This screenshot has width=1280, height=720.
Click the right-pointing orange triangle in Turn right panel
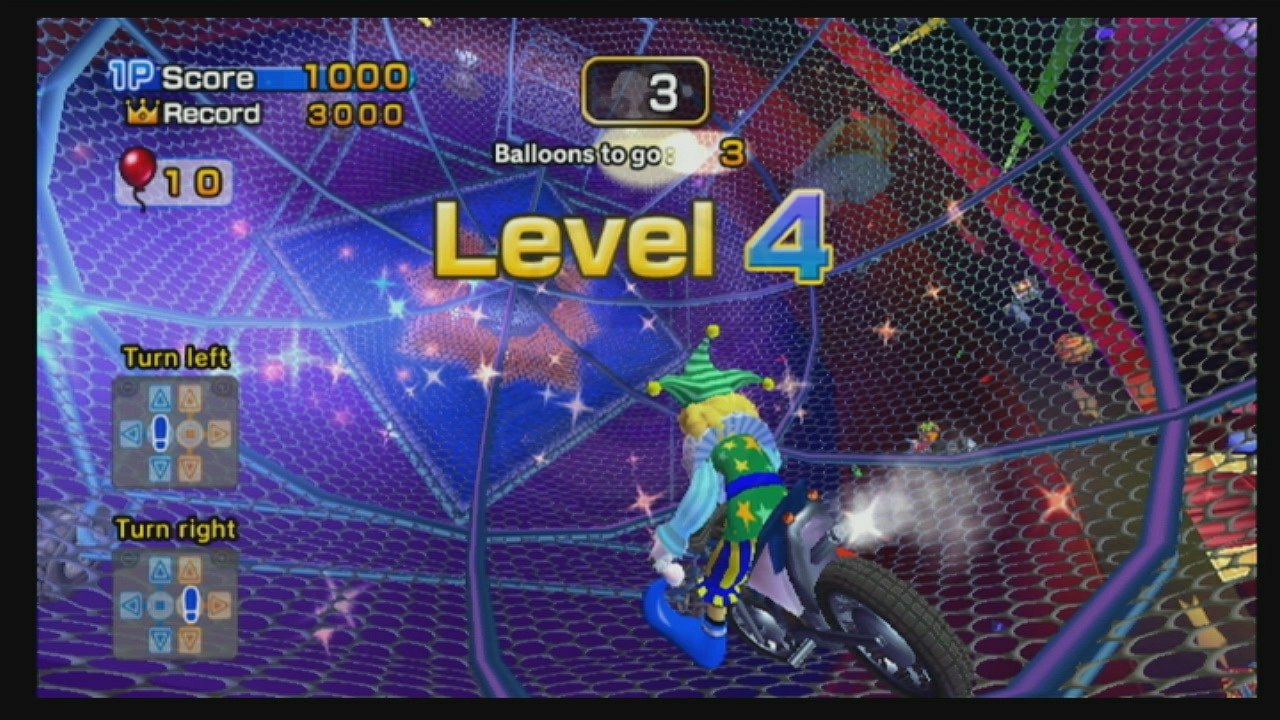(x=219, y=604)
